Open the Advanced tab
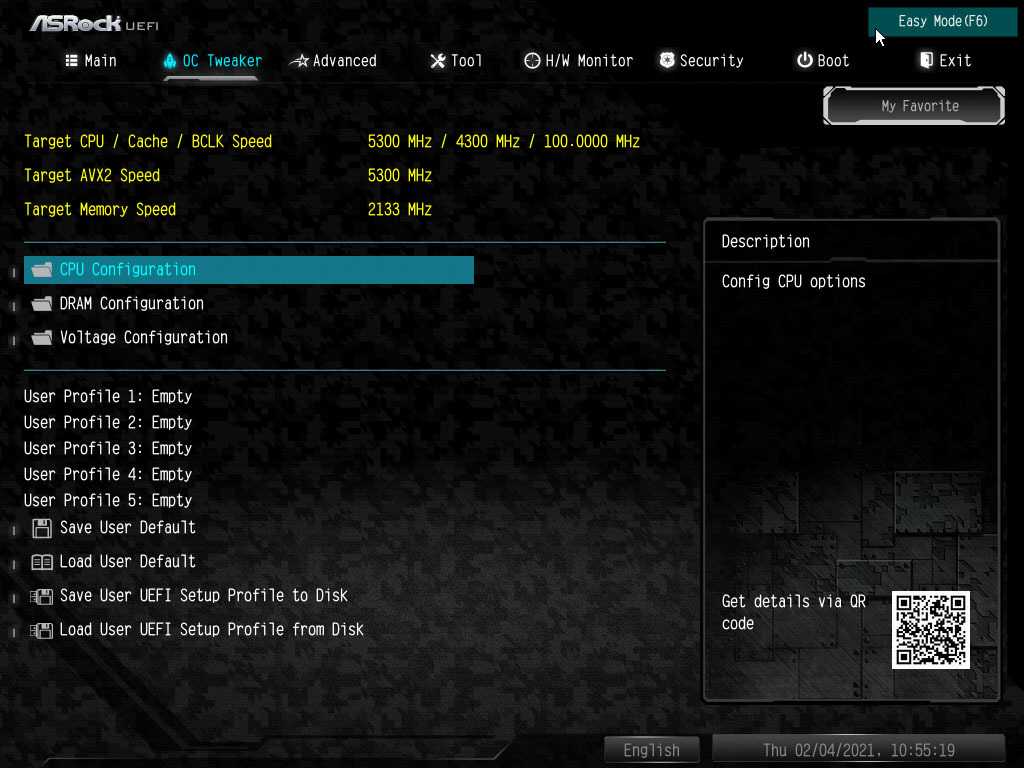Screen dimensions: 1024x768 [334, 61]
